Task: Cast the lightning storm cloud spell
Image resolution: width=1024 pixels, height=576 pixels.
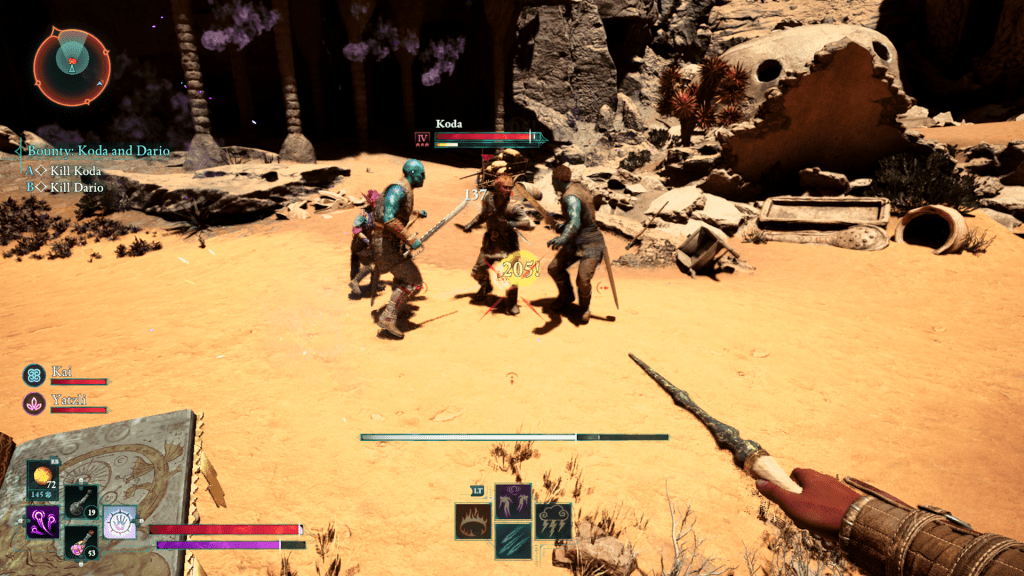Action: click(554, 522)
